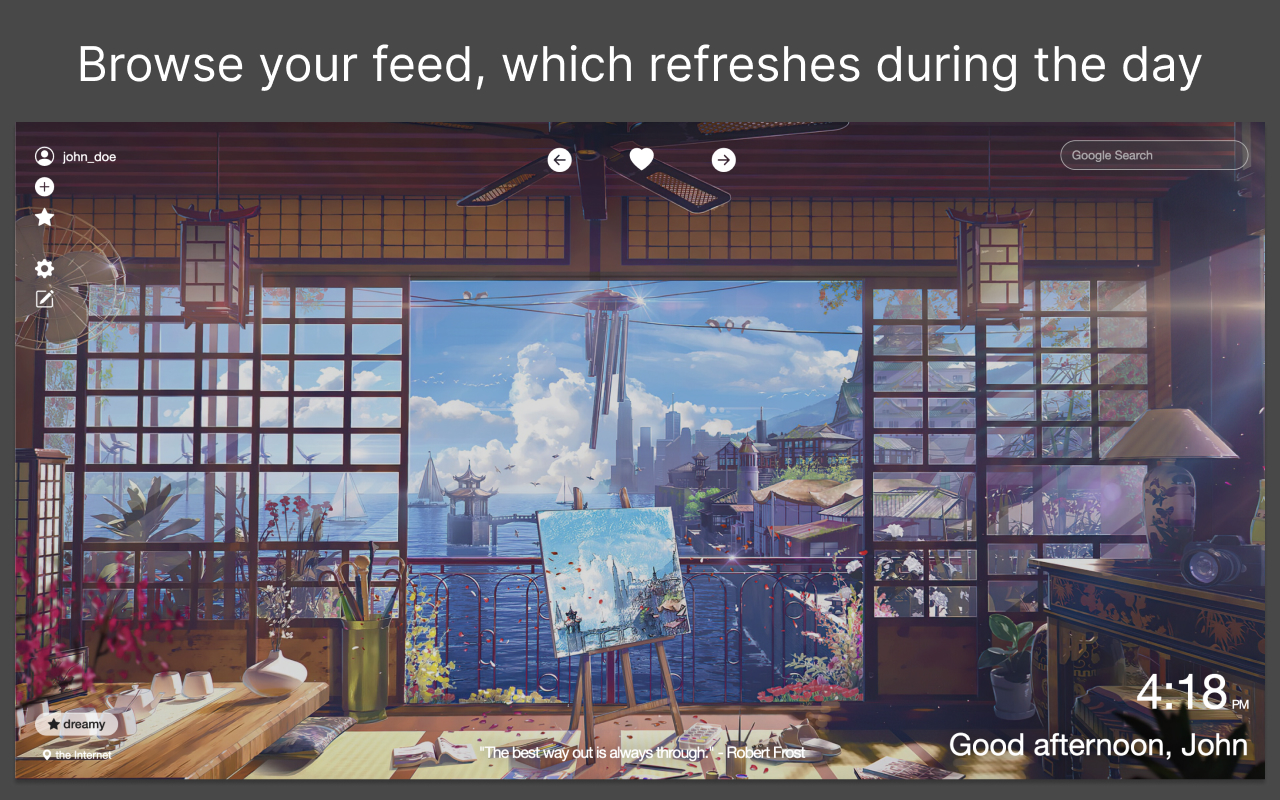
Task: Click the '4:18 PM' clock display
Action: tap(1185, 693)
